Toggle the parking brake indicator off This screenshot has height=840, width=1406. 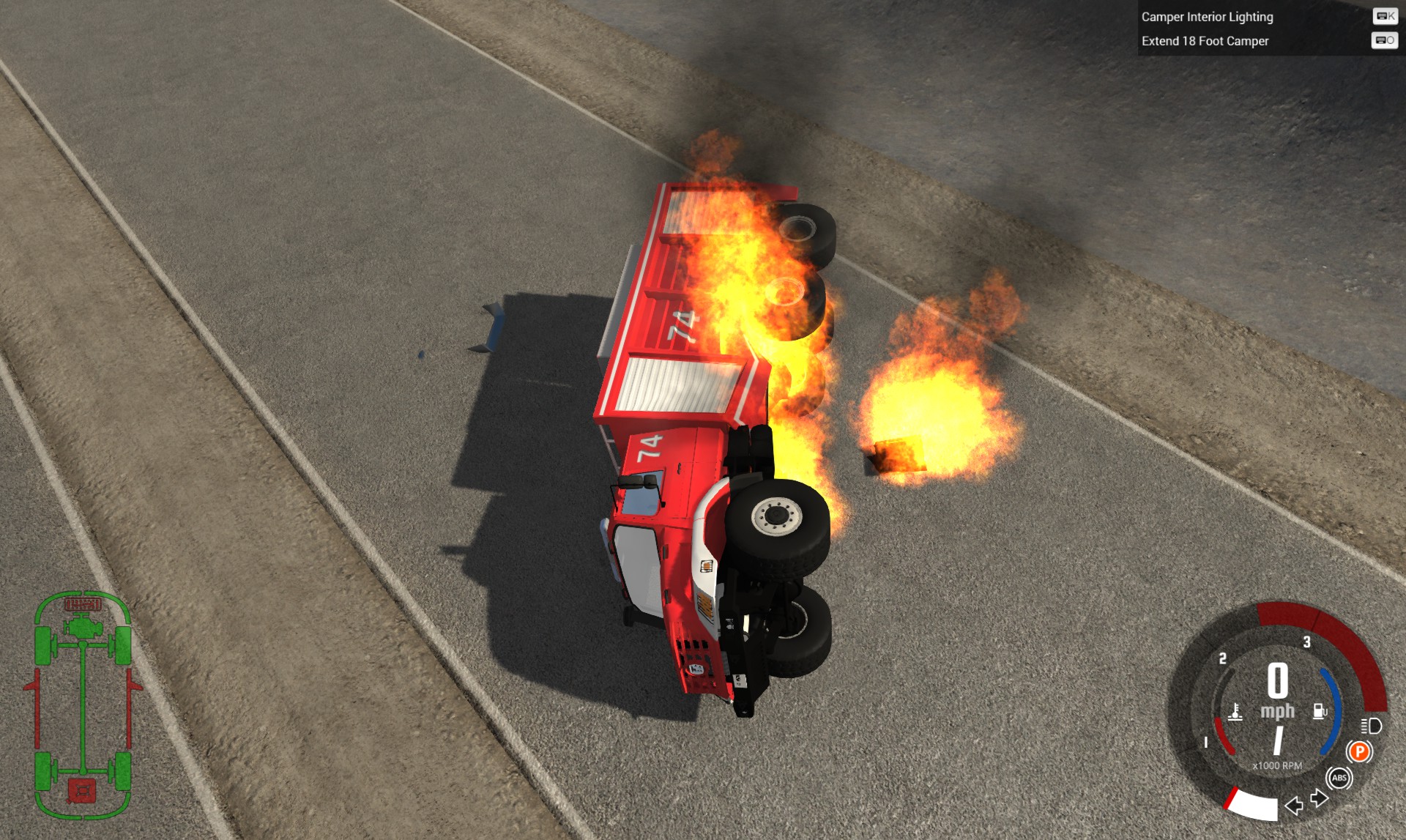(1360, 753)
